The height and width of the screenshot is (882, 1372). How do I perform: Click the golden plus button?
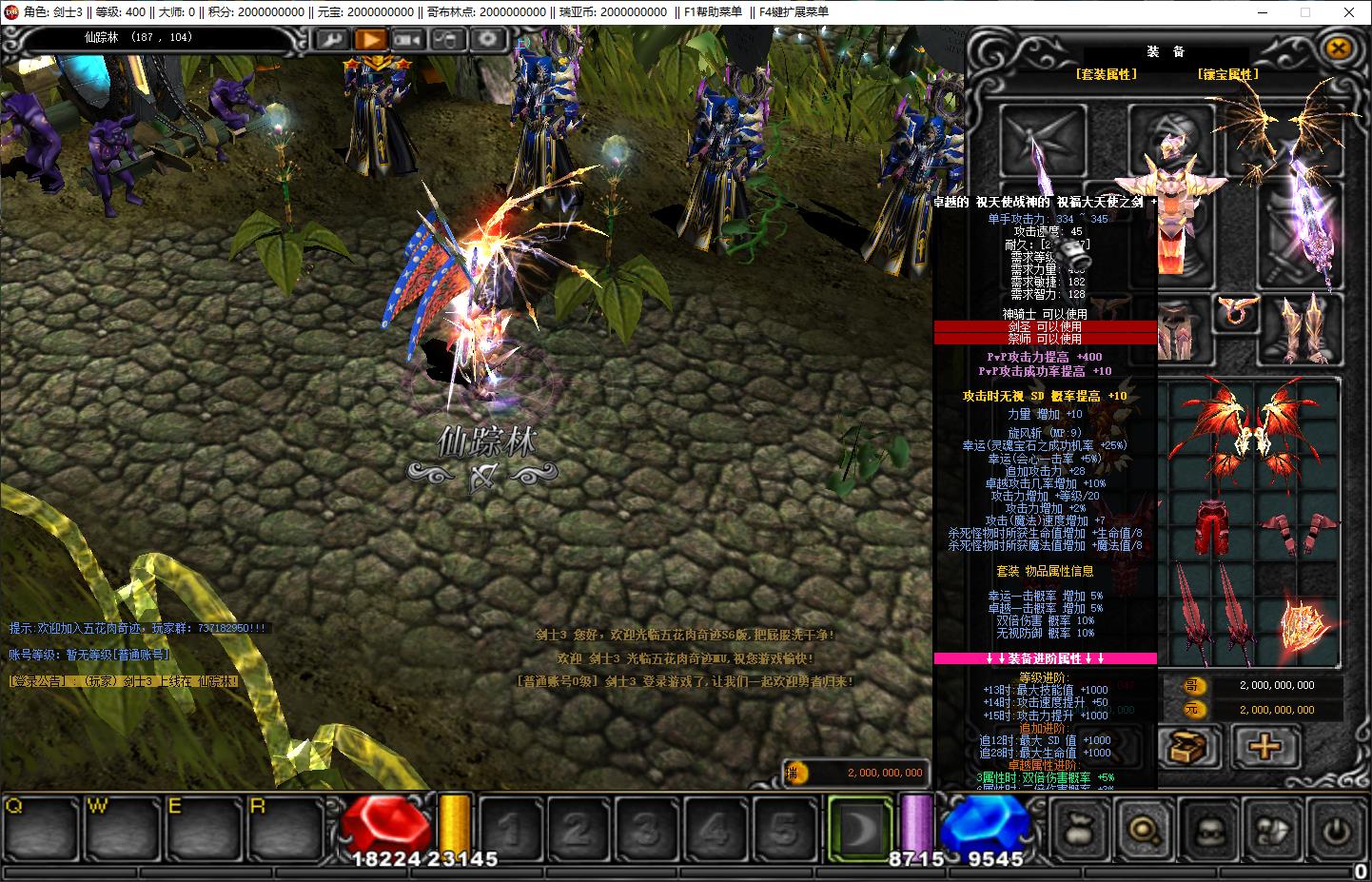click(x=1264, y=746)
